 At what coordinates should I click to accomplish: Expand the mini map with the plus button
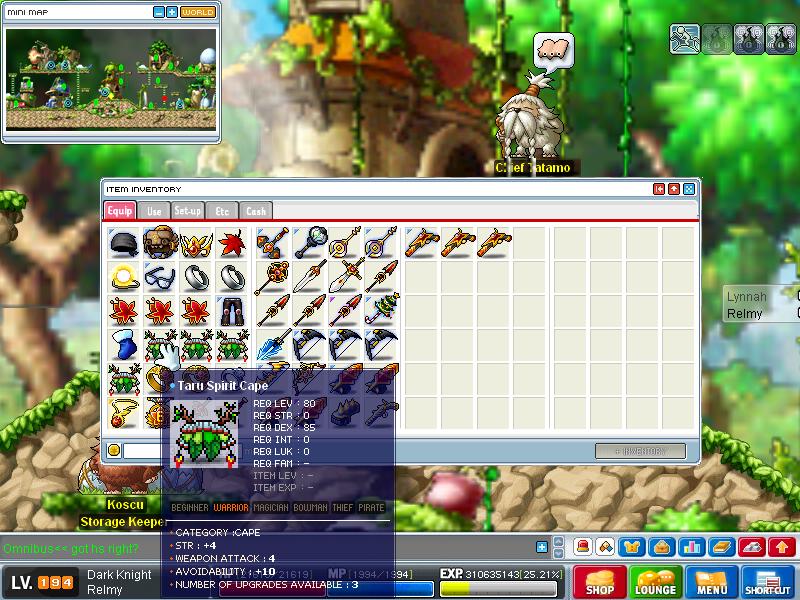click(x=172, y=12)
